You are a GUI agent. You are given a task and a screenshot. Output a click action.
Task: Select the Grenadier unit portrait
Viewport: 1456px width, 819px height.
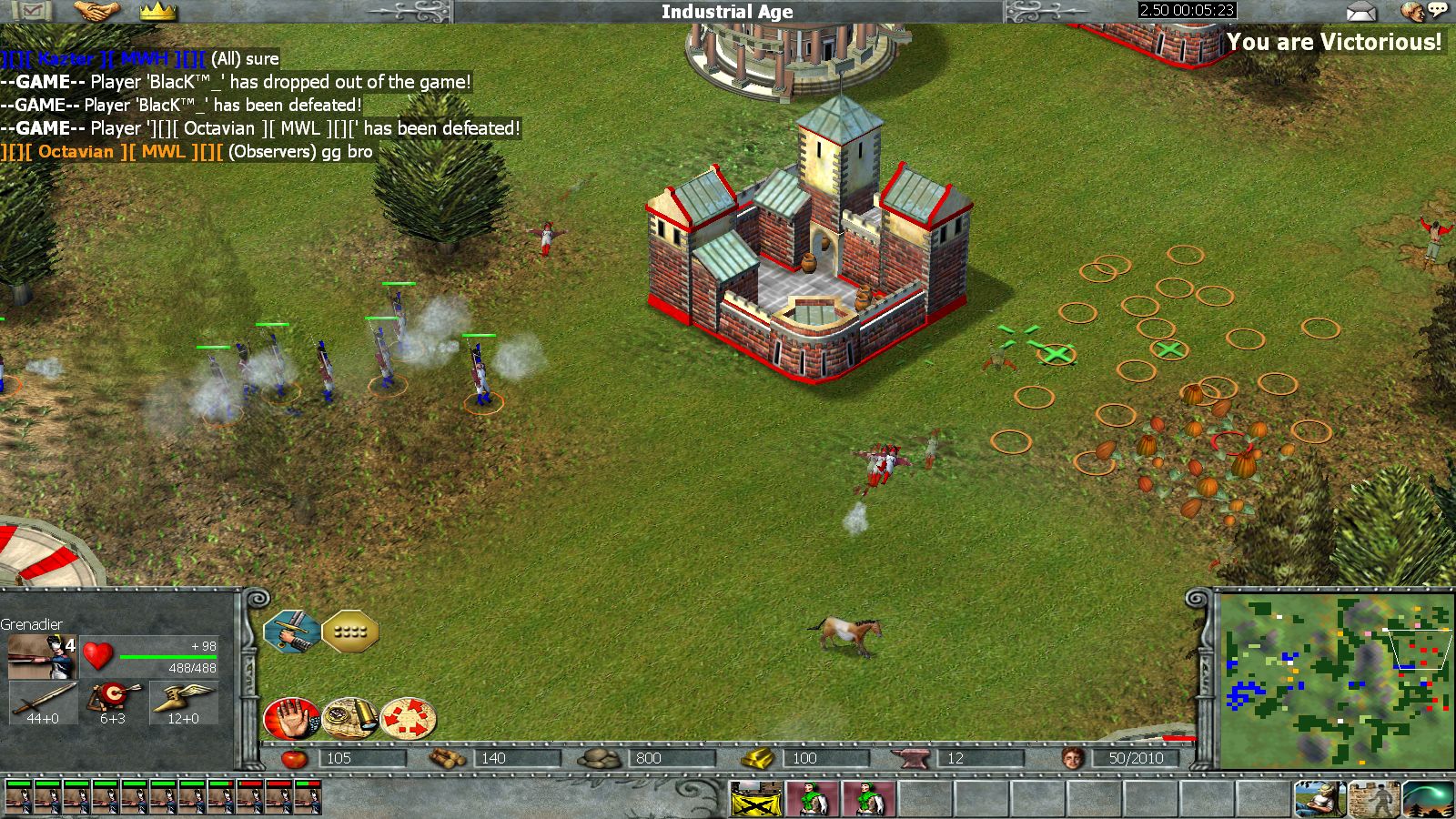tap(42, 656)
